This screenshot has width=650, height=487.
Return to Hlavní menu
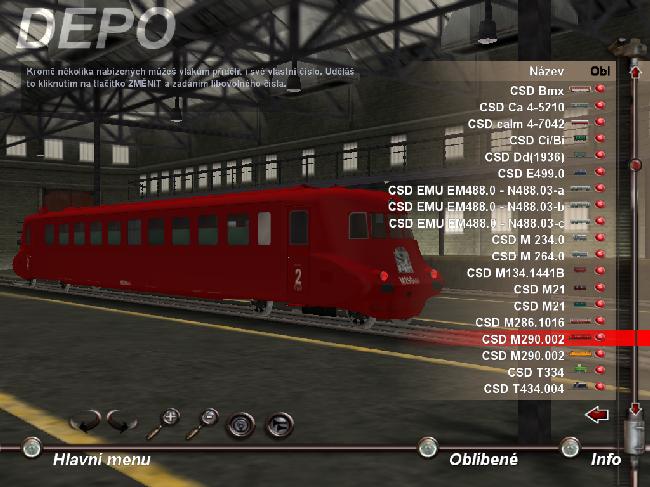[x=102, y=459]
